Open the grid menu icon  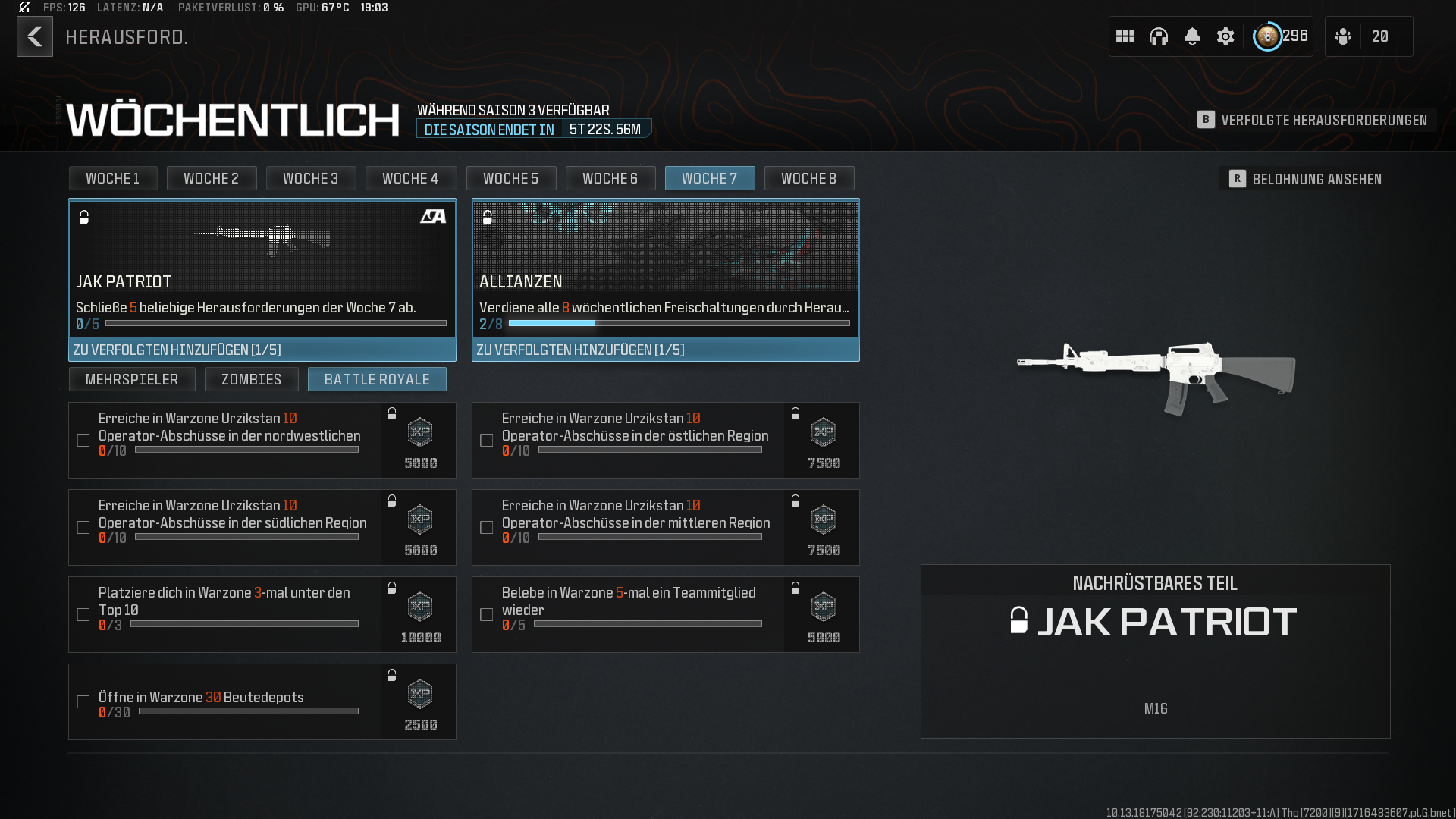point(1125,36)
